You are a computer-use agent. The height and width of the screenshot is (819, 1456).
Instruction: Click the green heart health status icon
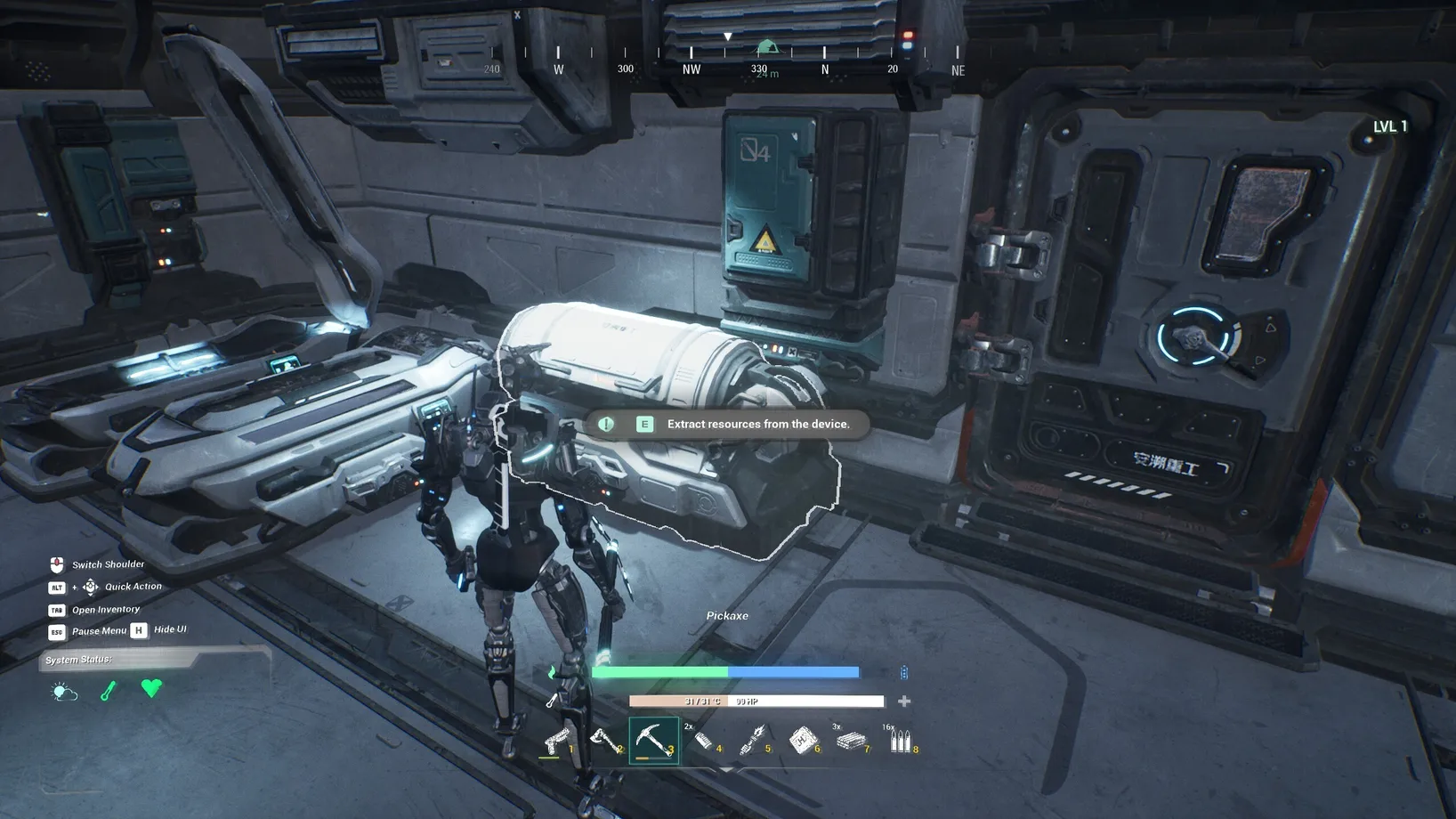(152, 688)
